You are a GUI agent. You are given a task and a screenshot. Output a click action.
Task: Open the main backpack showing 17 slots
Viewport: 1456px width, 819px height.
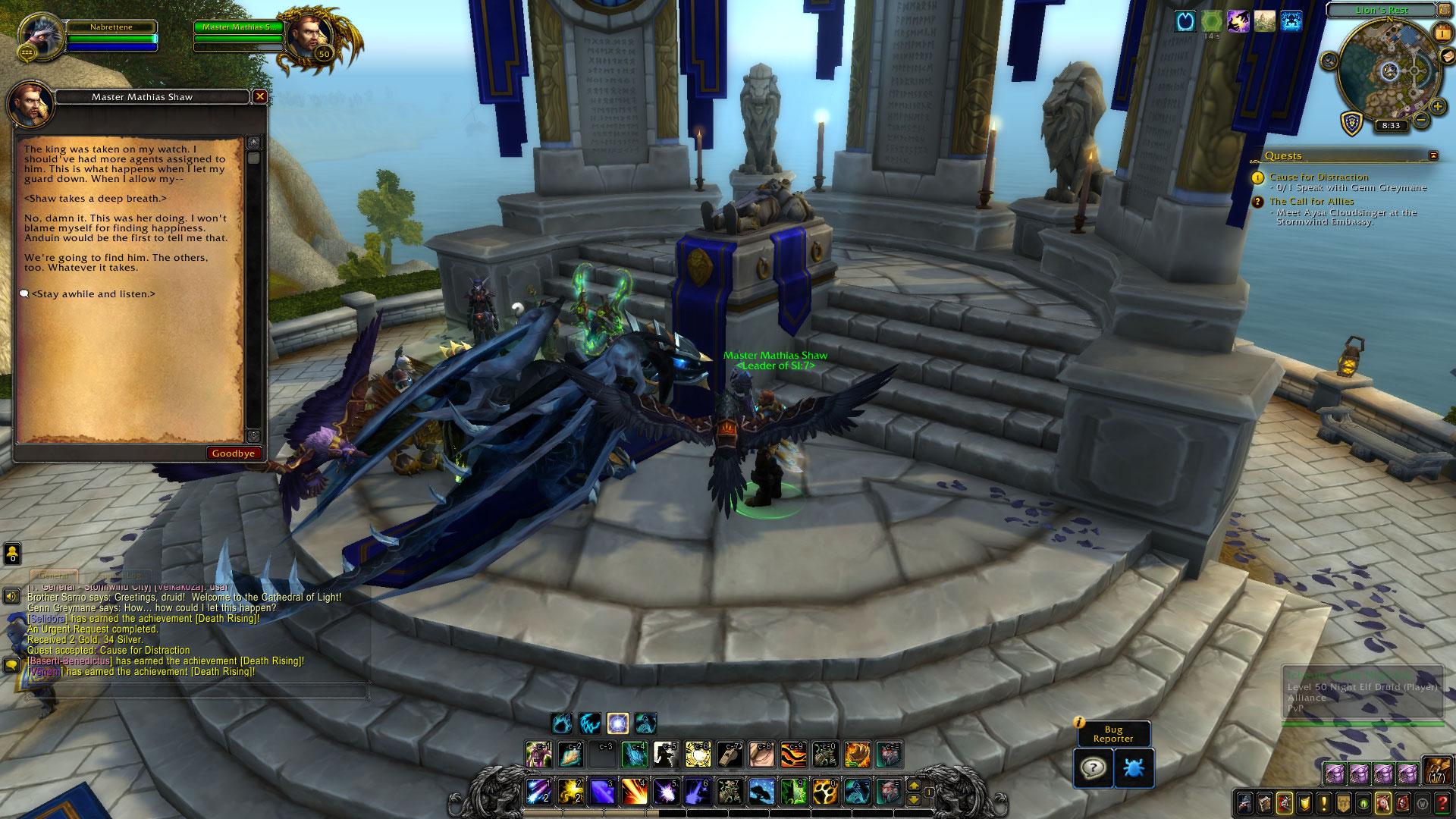click(1436, 770)
